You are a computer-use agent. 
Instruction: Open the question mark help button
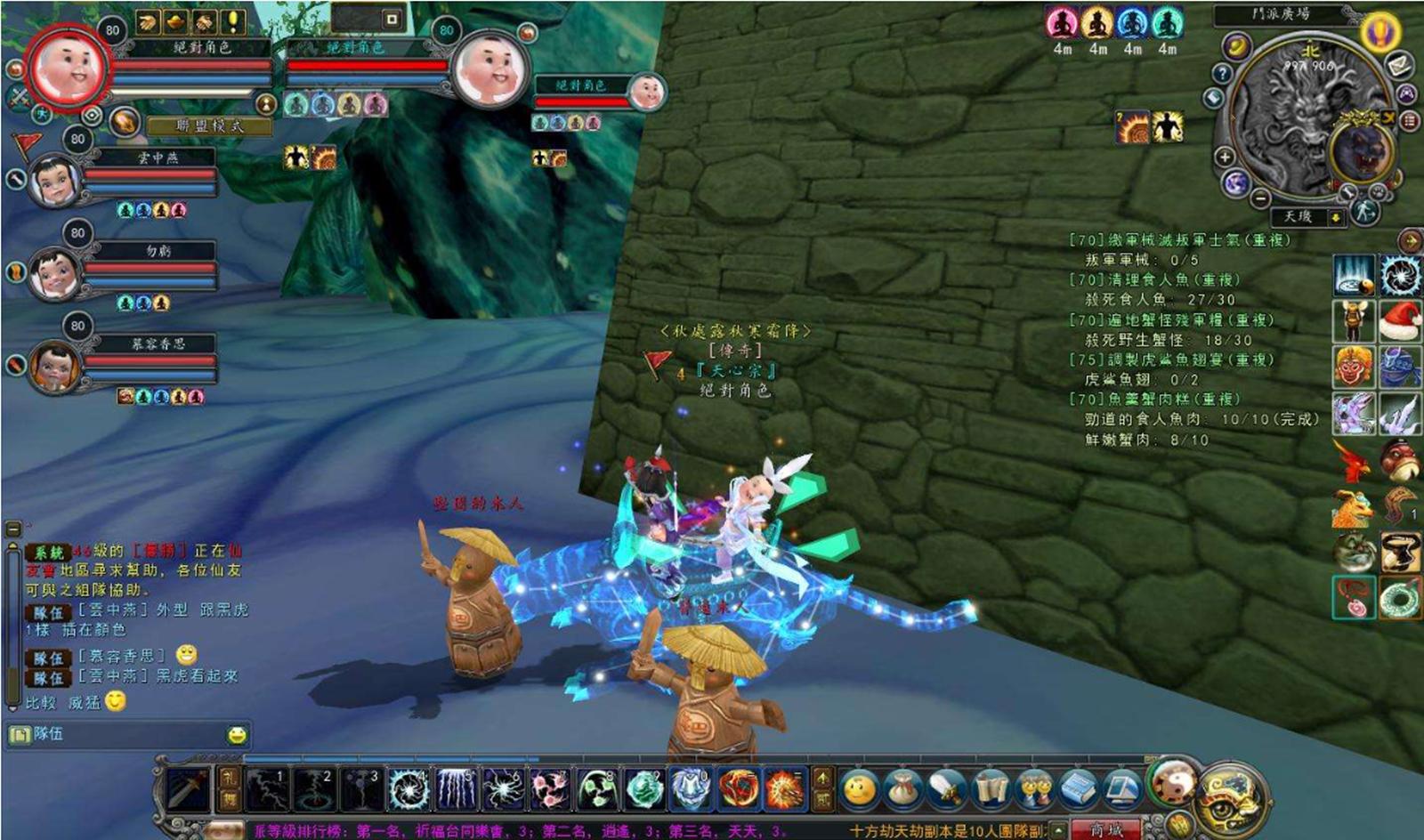coord(1222,73)
